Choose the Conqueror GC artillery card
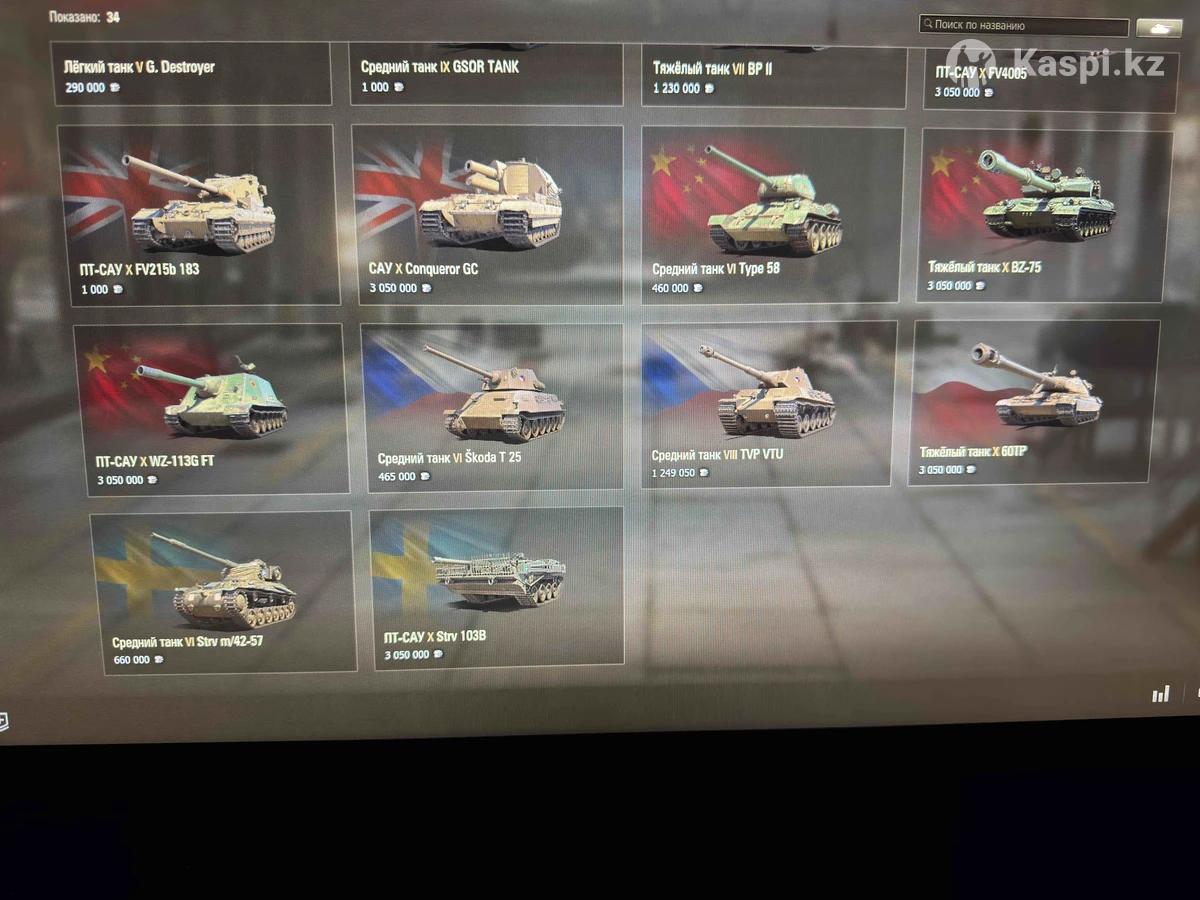The width and height of the screenshot is (1200, 900). click(x=487, y=214)
